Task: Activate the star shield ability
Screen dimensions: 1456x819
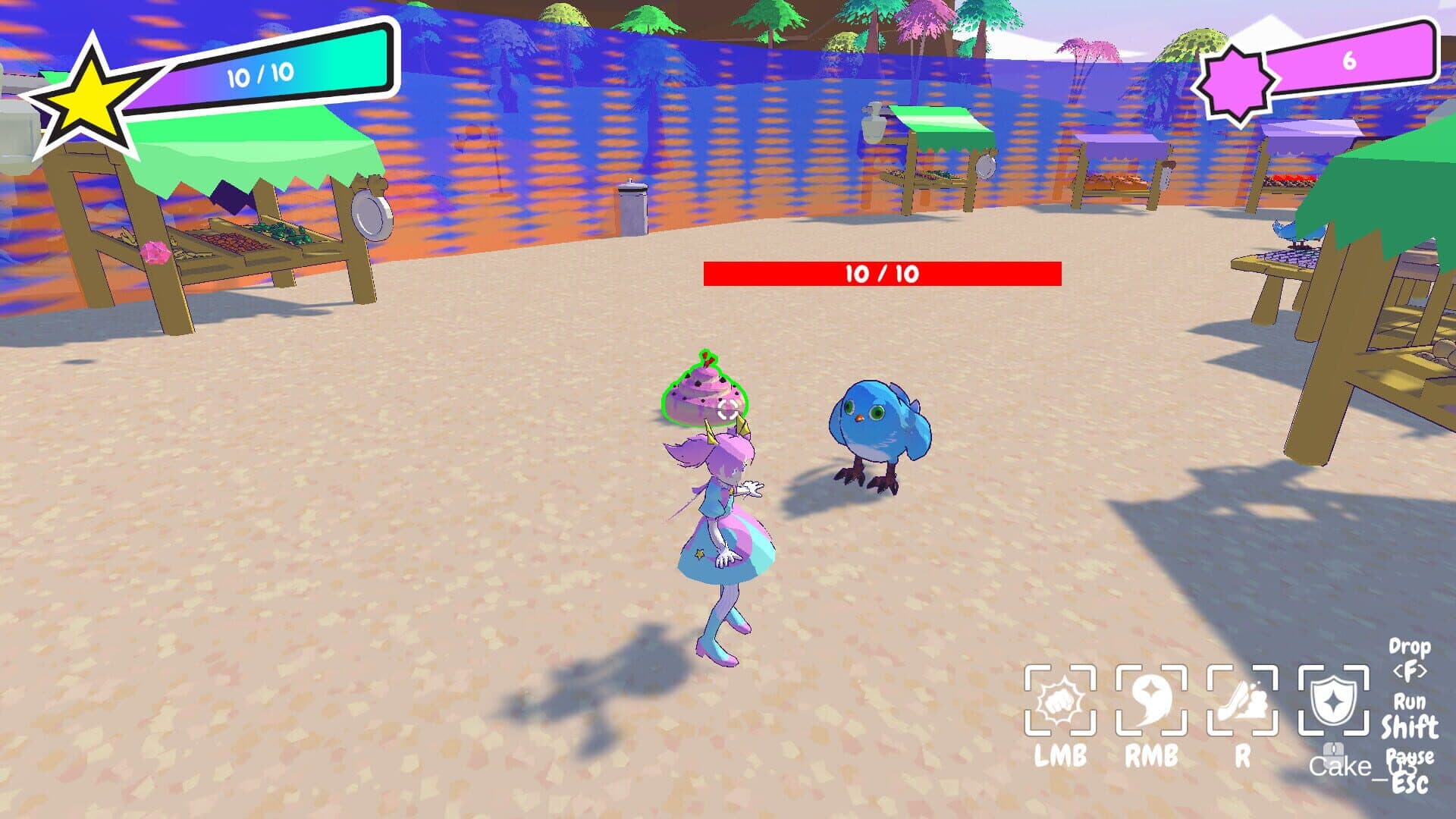Action: click(1333, 701)
